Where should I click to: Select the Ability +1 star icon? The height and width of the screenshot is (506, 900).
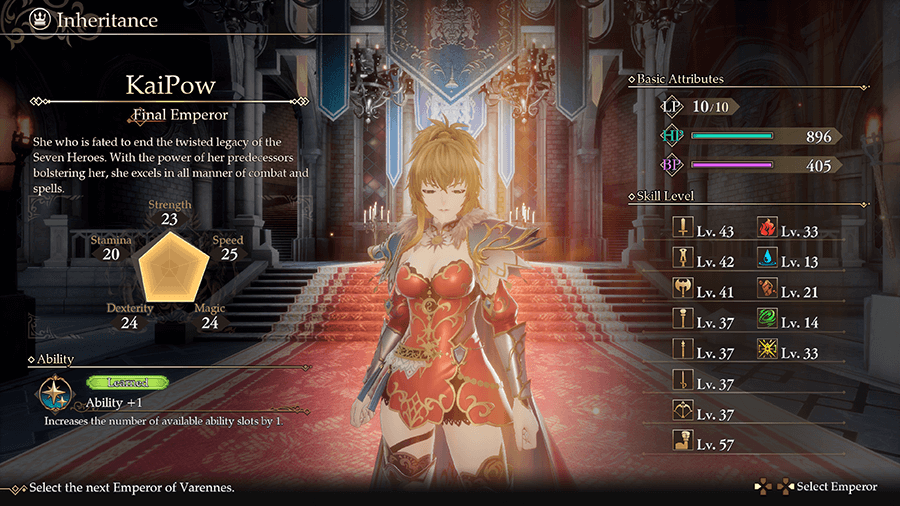[x=53, y=394]
